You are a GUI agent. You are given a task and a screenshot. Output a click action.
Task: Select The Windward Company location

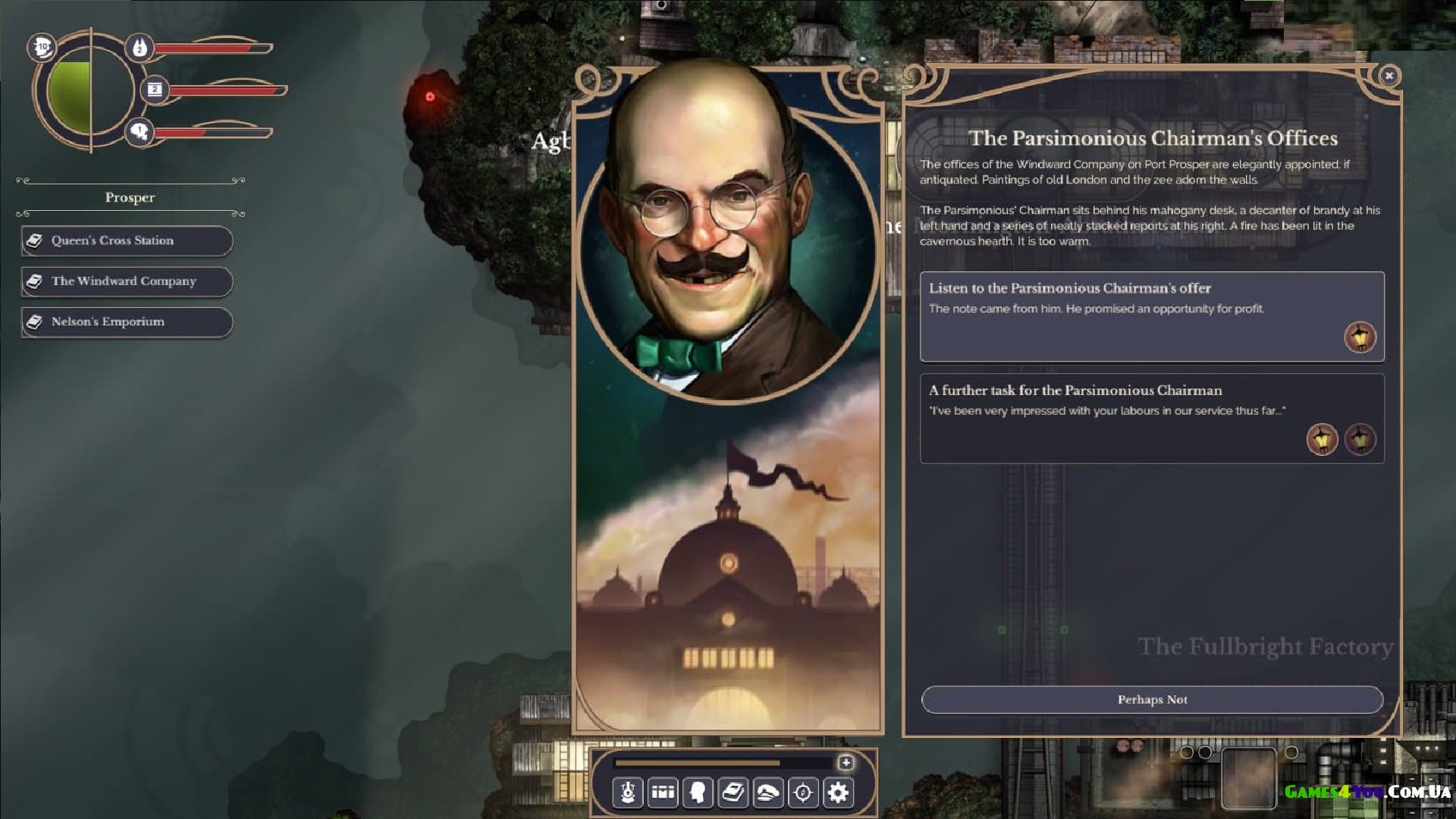pyautogui.click(x=127, y=281)
